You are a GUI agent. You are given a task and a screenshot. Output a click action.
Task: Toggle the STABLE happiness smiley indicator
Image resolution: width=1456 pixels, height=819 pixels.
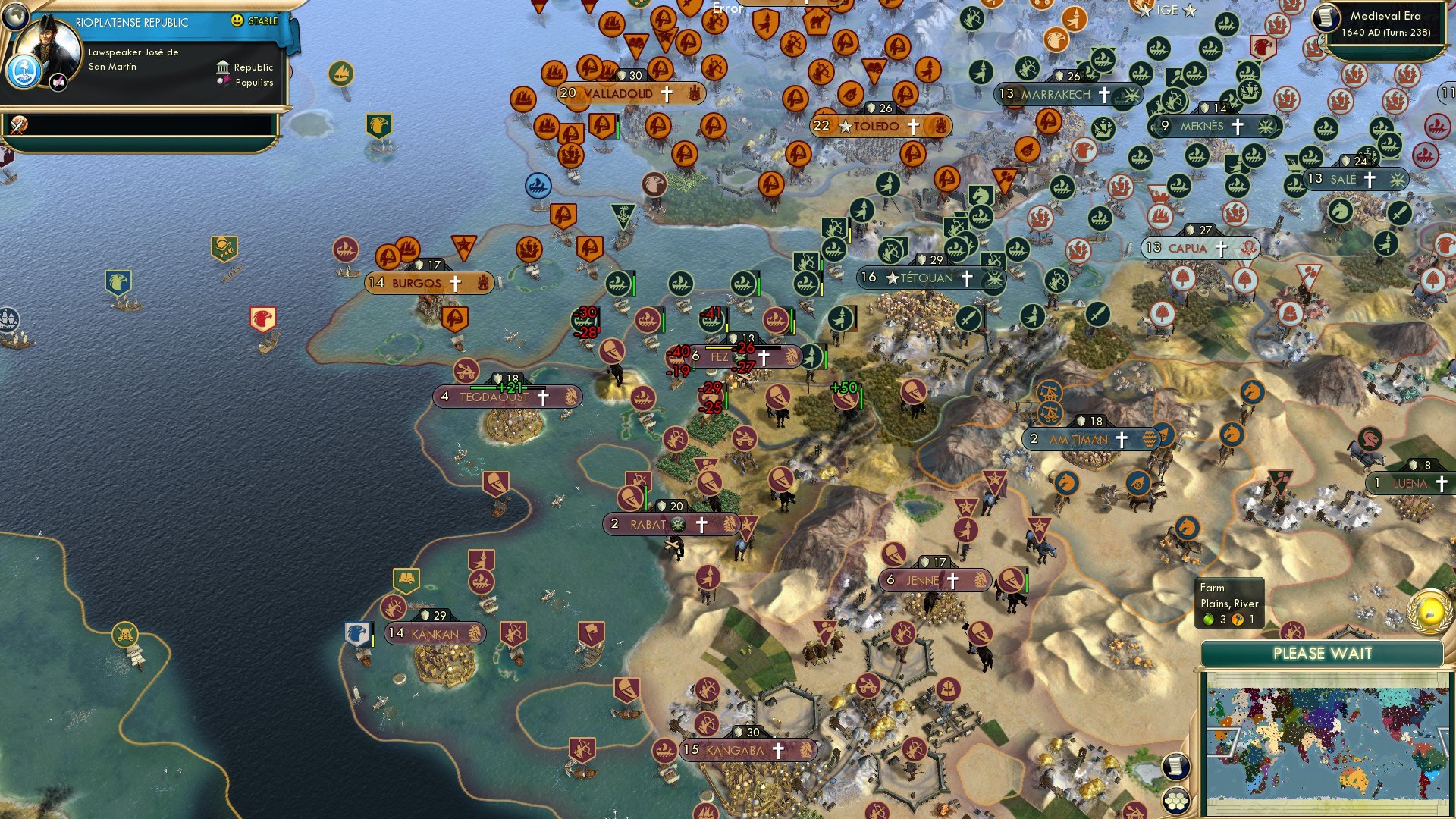[236, 20]
